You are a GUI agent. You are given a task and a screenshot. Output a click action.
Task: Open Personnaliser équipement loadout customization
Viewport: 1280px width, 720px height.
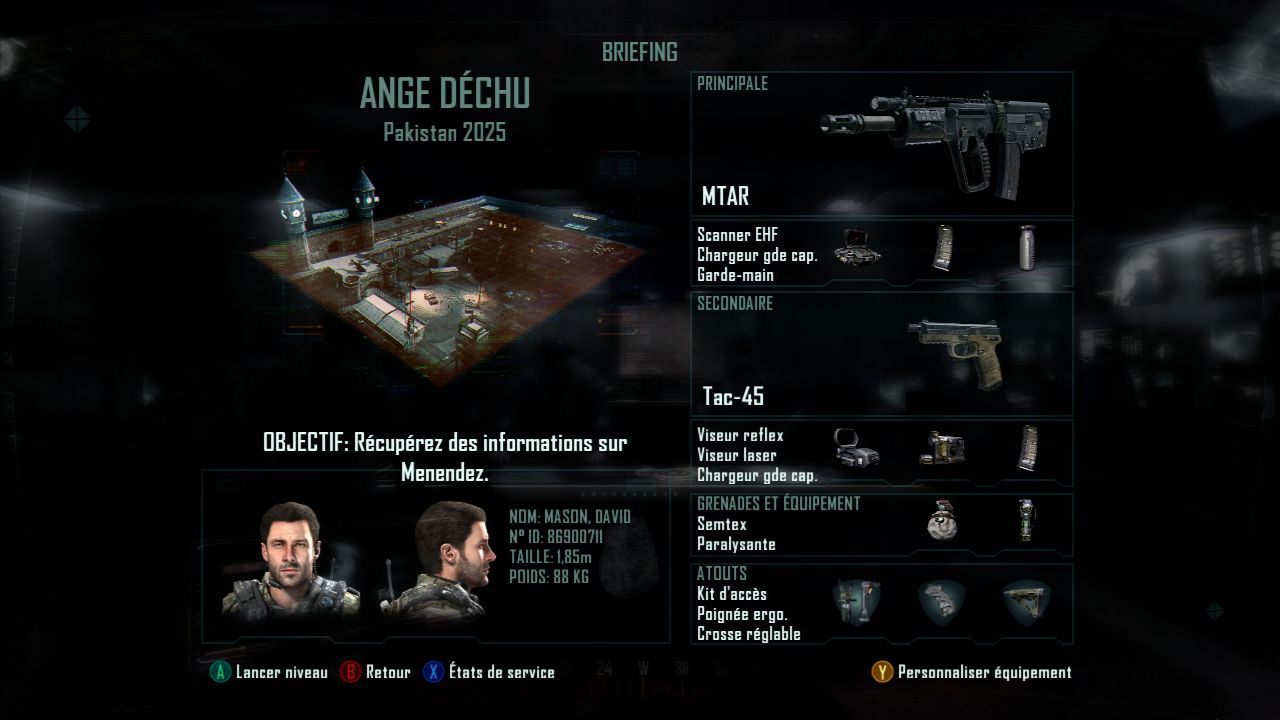[972, 673]
